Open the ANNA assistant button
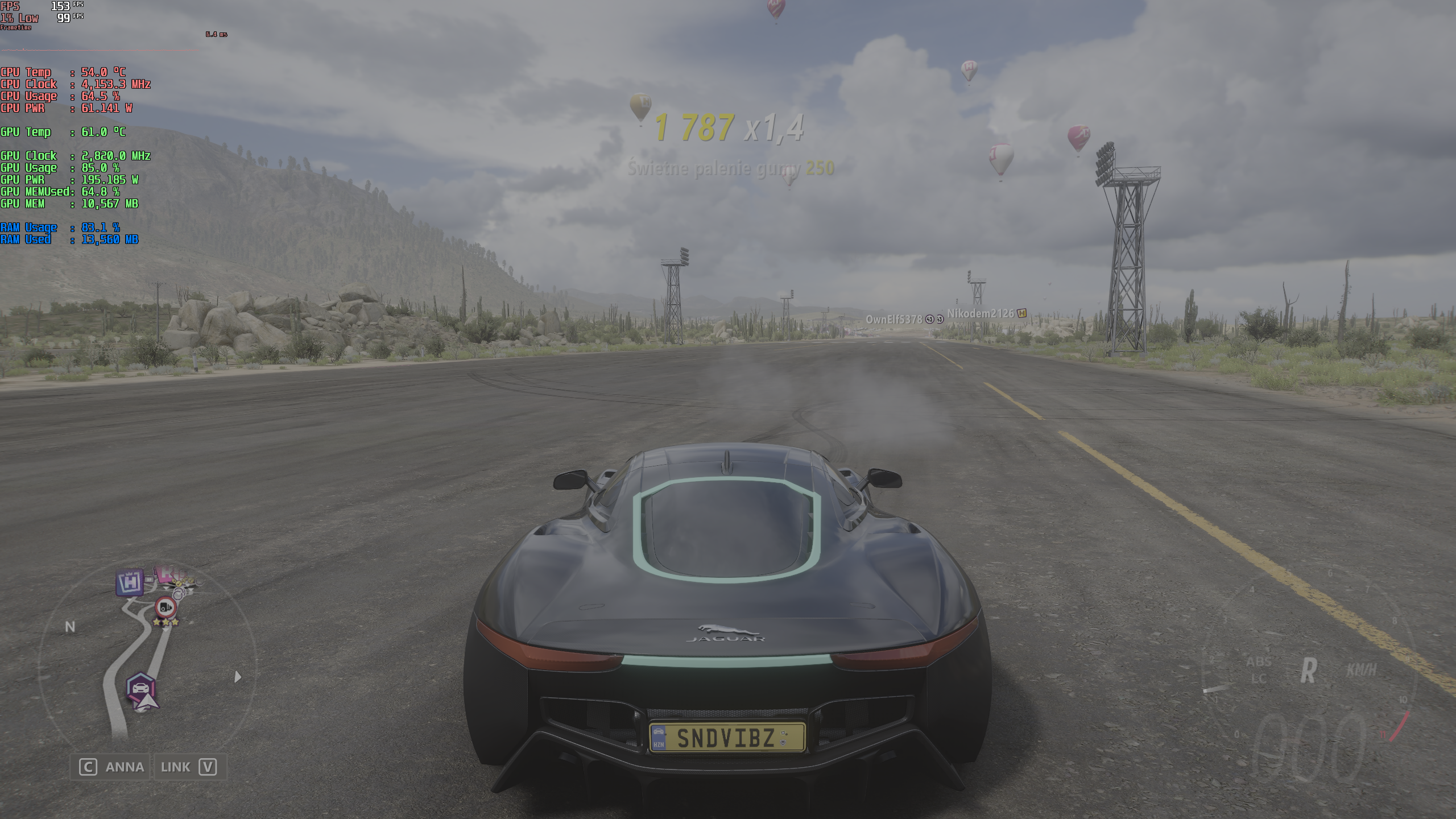The image size is (1456, 819). [111, 767]
